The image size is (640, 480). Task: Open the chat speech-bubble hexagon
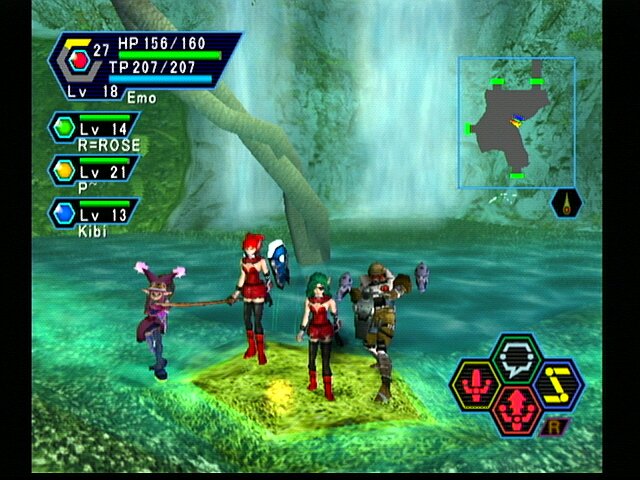(517, 355)
